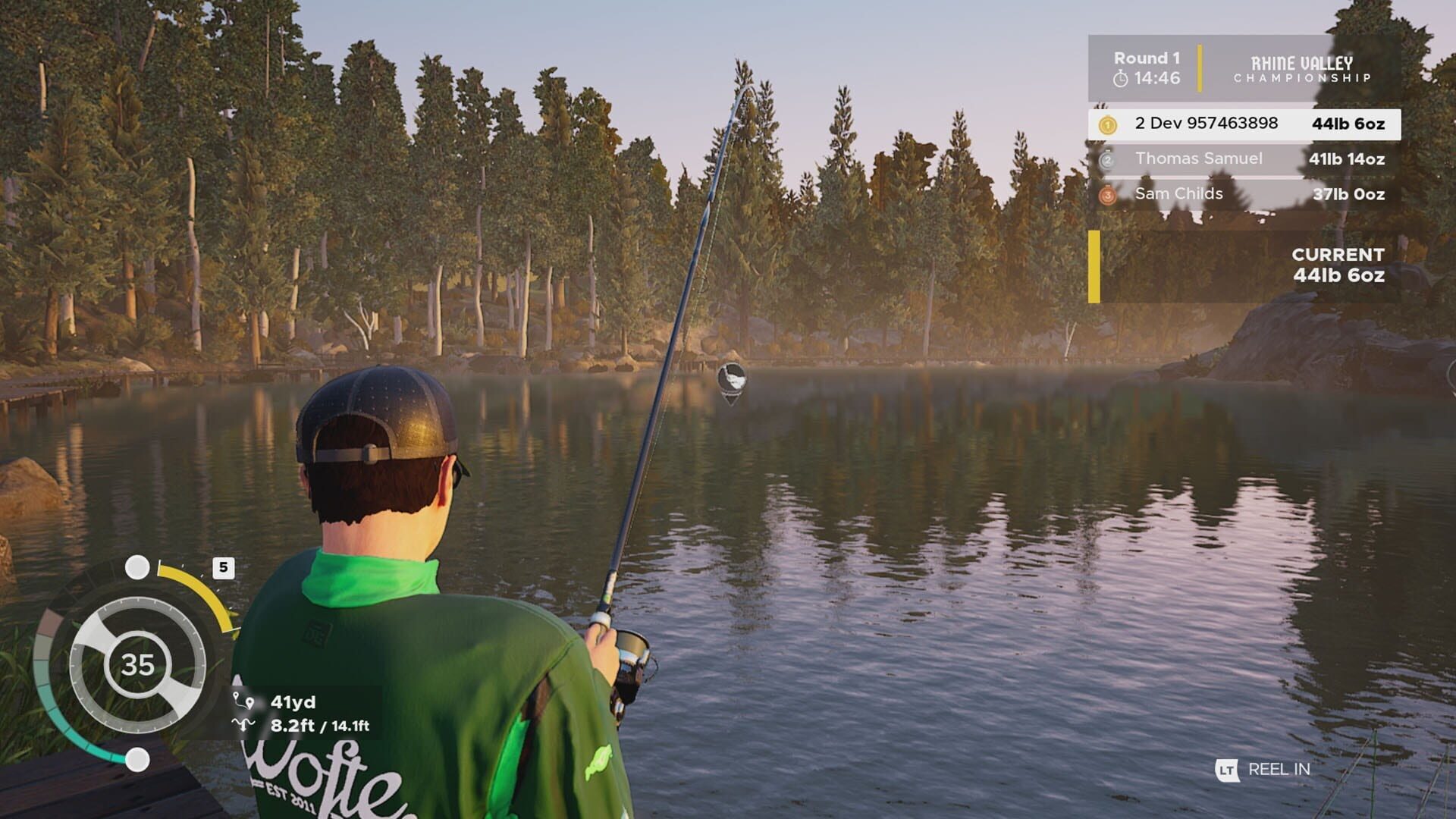The width and height of the screenshot is (1456, 819).
Task: Select the gold medal icon beside 2 Dev 957463898
Action: click(x=1108, y=123)
